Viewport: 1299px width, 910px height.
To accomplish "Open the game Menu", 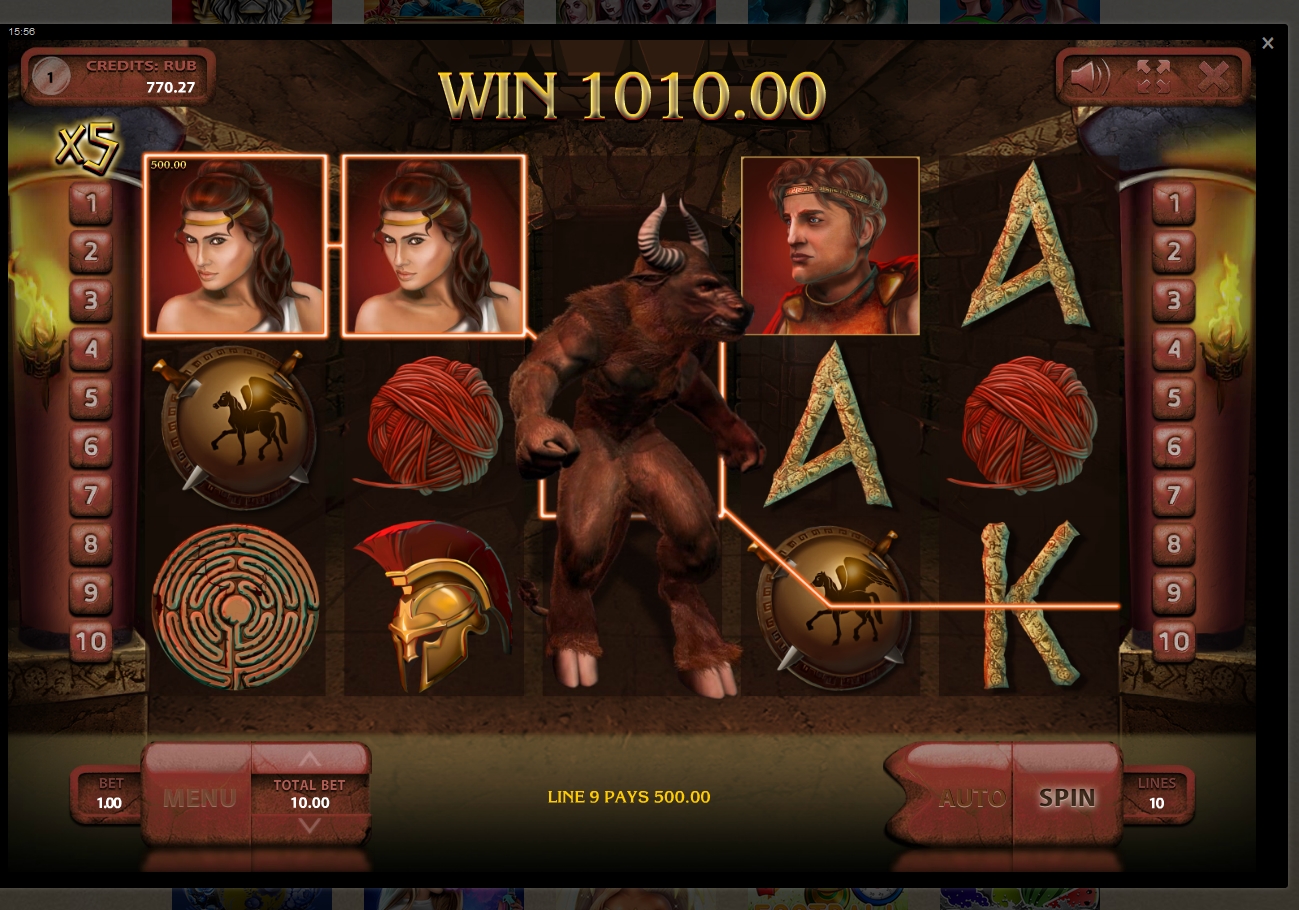I will coord(199,798).
